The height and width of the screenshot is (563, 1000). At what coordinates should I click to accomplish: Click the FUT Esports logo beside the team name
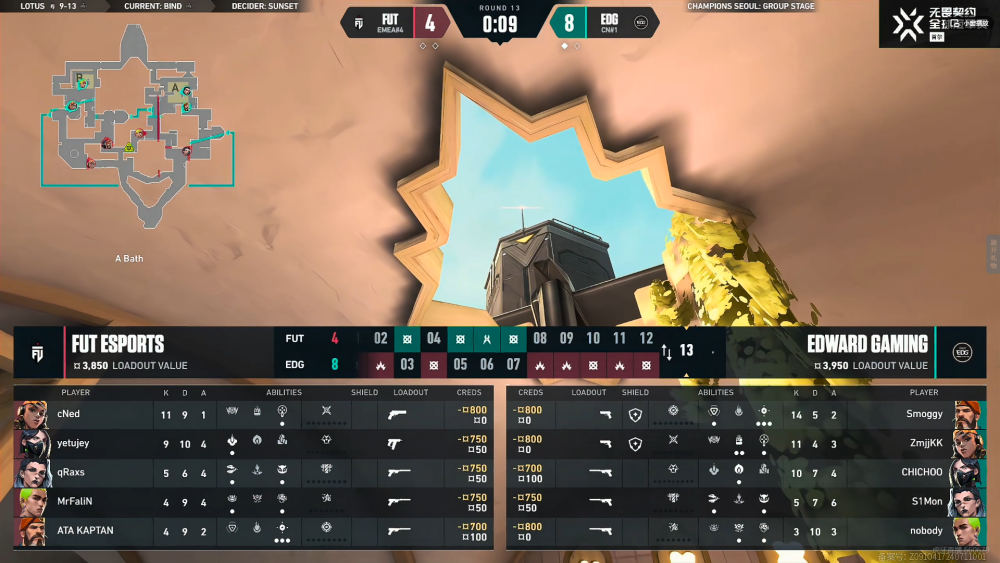coord(38,353)
